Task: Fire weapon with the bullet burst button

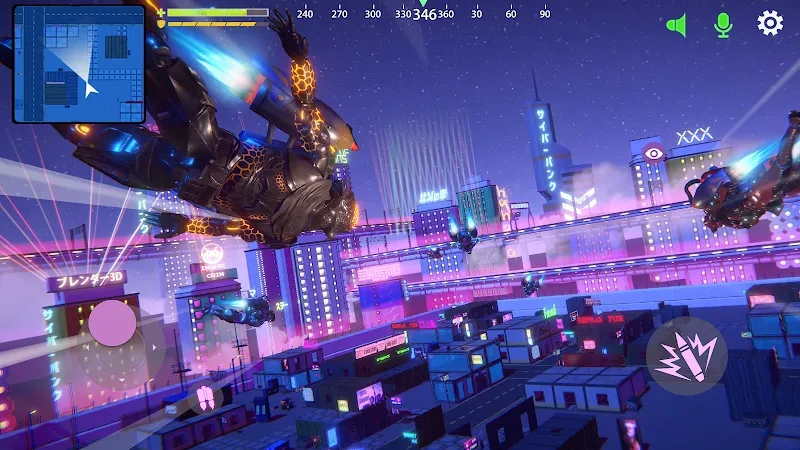Action: click(x=686, y=357)
